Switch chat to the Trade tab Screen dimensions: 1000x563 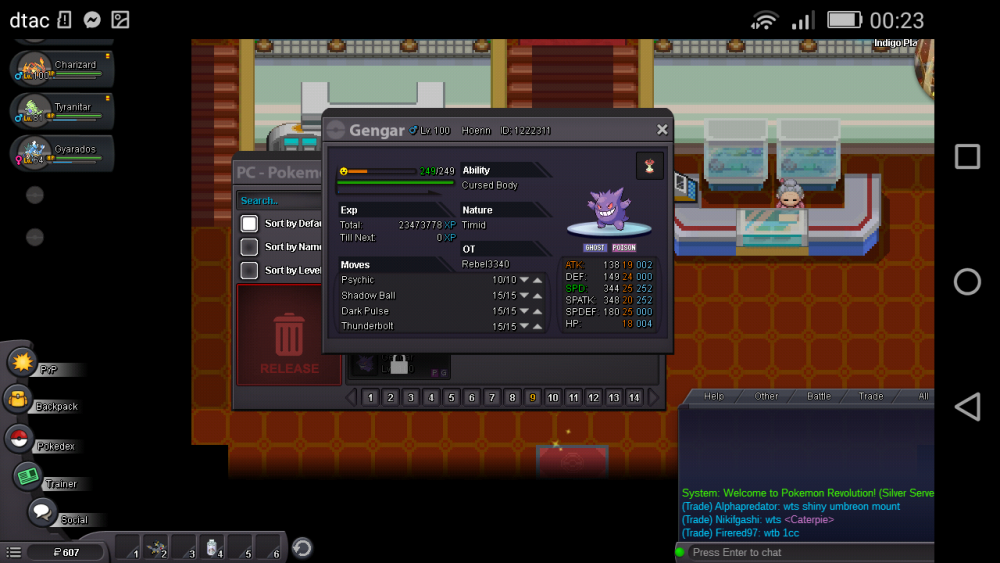point(871,397)
